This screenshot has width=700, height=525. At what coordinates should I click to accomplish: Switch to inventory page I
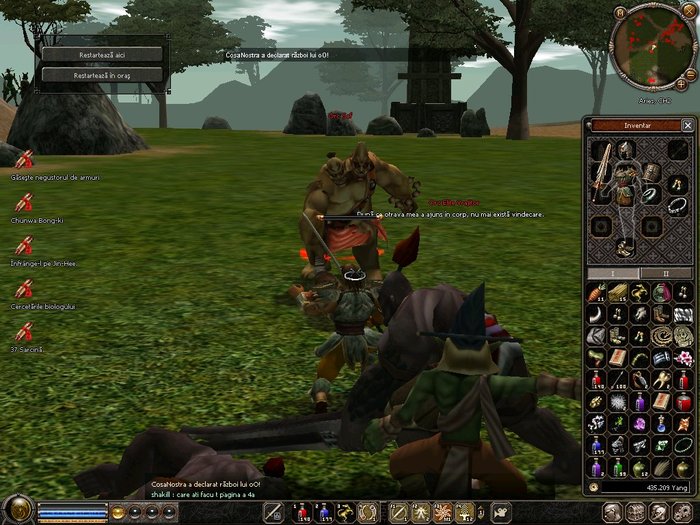pos(614,273)
